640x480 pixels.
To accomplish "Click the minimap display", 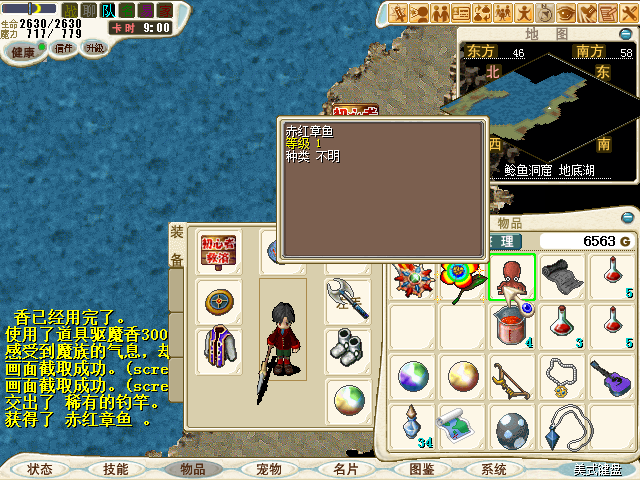I will (545, 110).
